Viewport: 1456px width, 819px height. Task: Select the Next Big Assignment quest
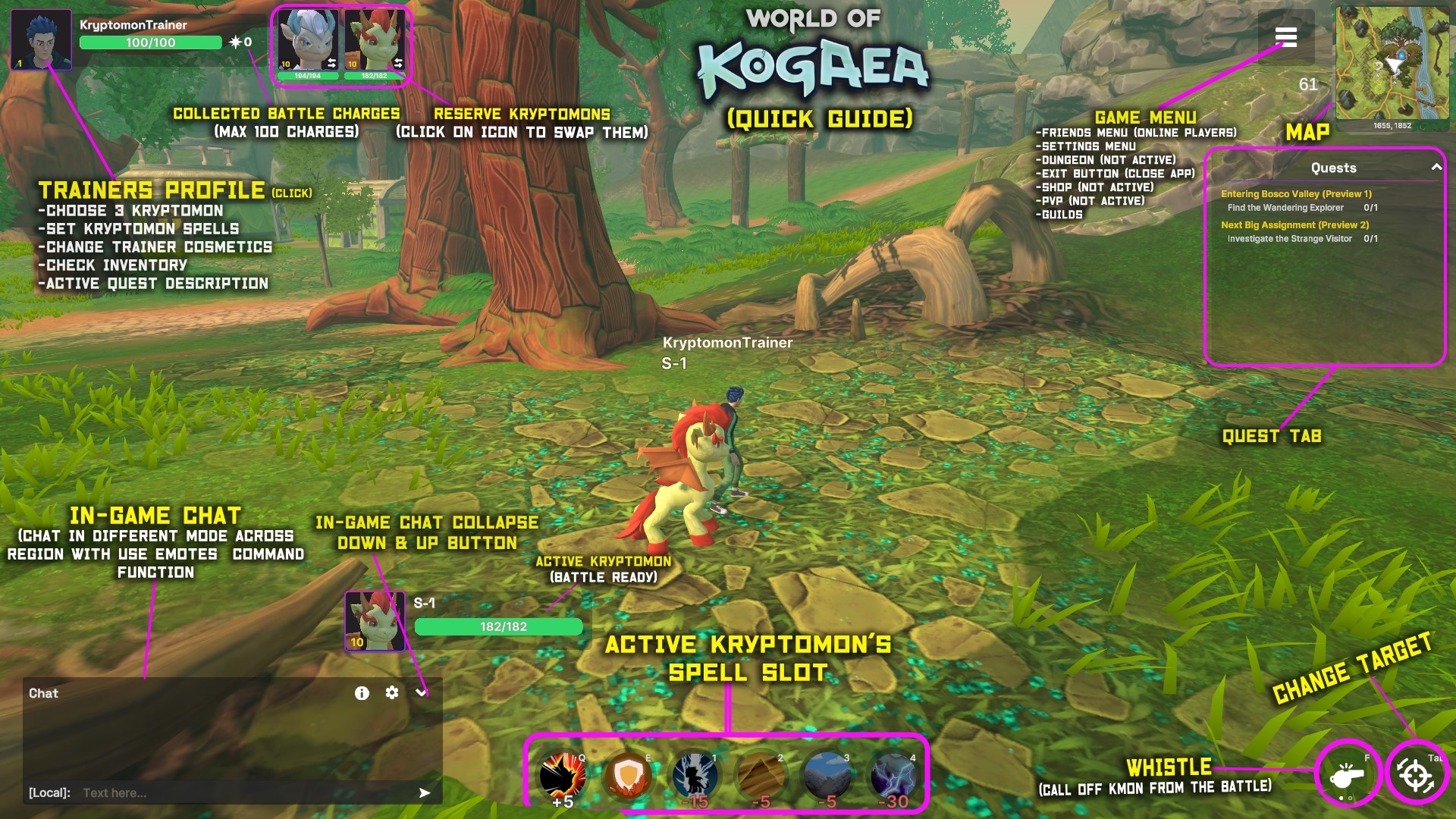pyautogui.click(x=1294, y=225)
